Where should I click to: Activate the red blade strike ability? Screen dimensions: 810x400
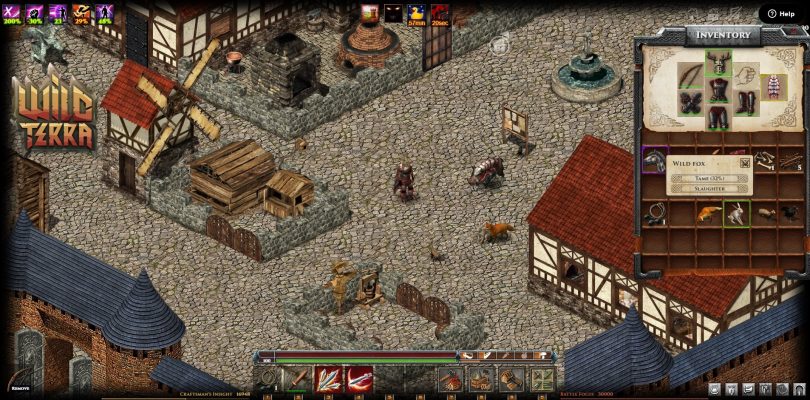click(359, 379)
